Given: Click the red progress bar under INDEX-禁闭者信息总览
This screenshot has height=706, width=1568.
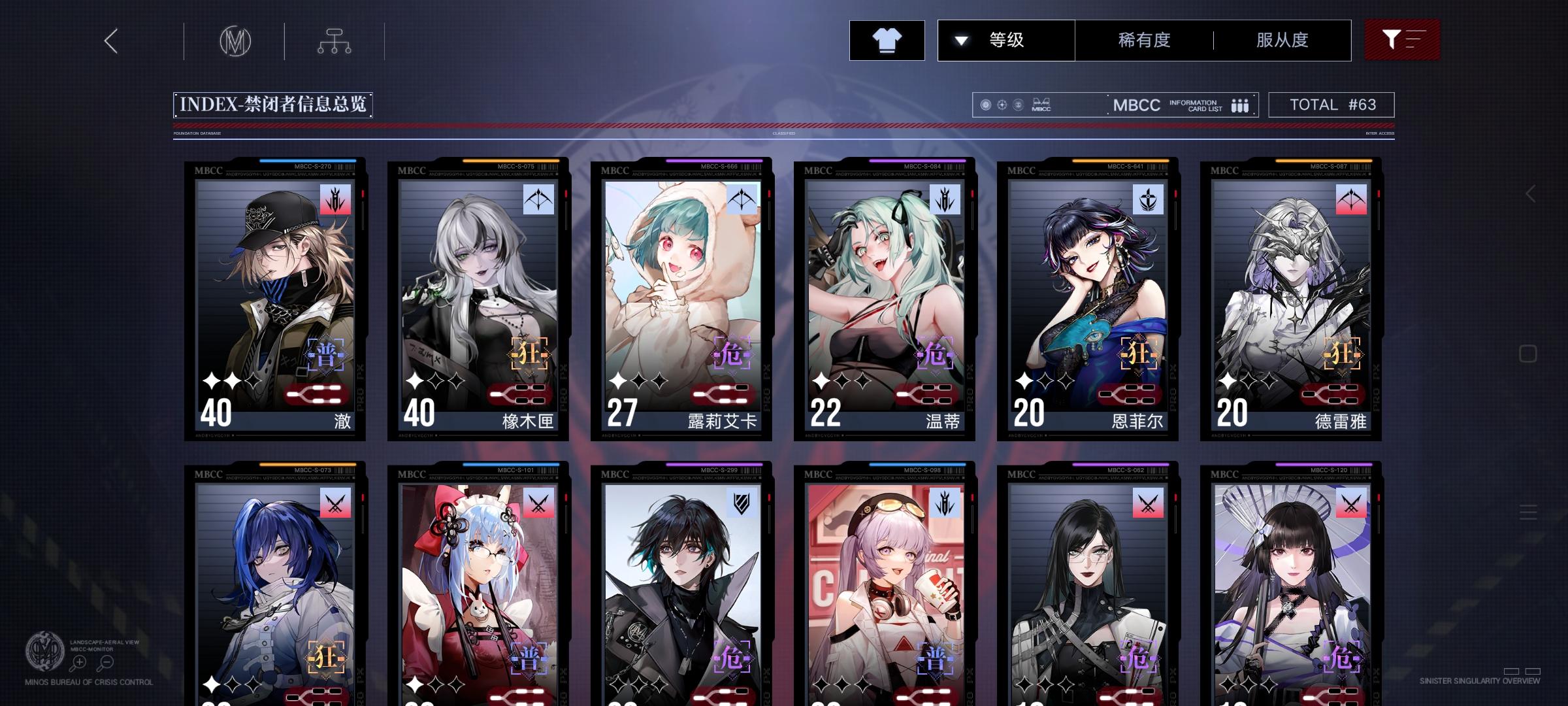Looking at the screenshot, I should [784, 124].
